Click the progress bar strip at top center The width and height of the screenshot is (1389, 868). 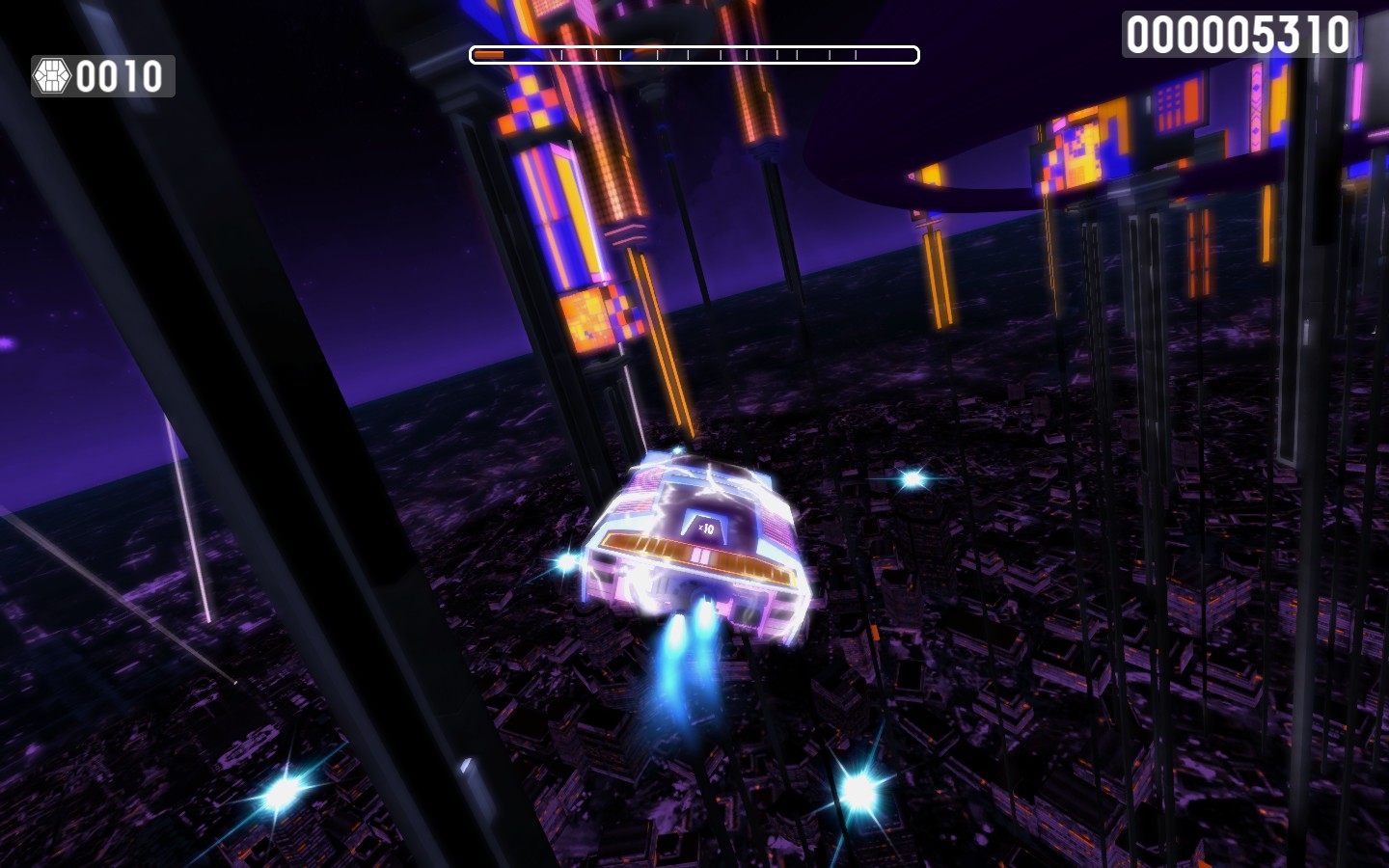693,55
